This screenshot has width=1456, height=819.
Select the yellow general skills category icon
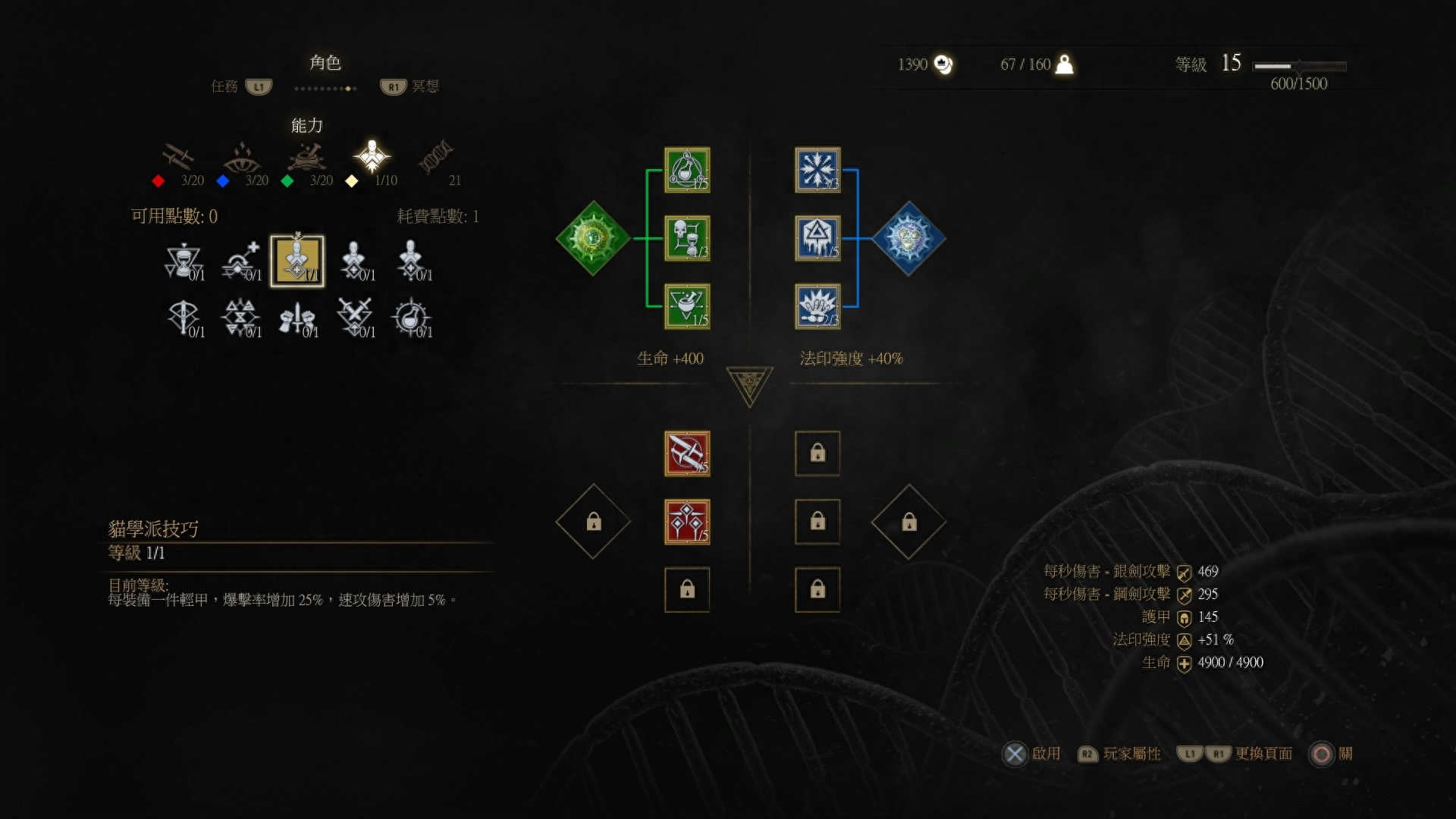[x=371, y=157]
